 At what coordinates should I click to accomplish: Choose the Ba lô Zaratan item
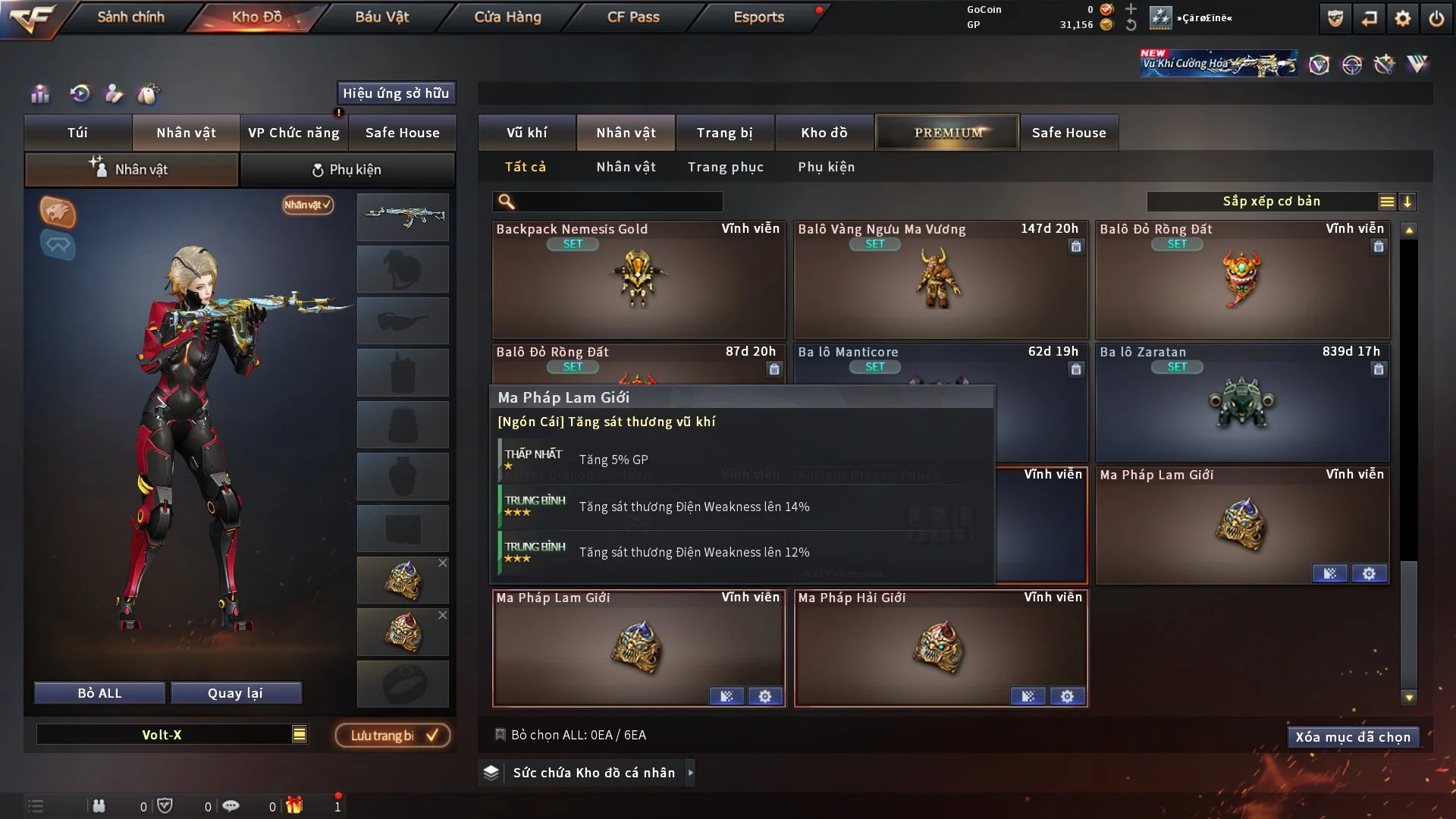tap(1241, 403)
